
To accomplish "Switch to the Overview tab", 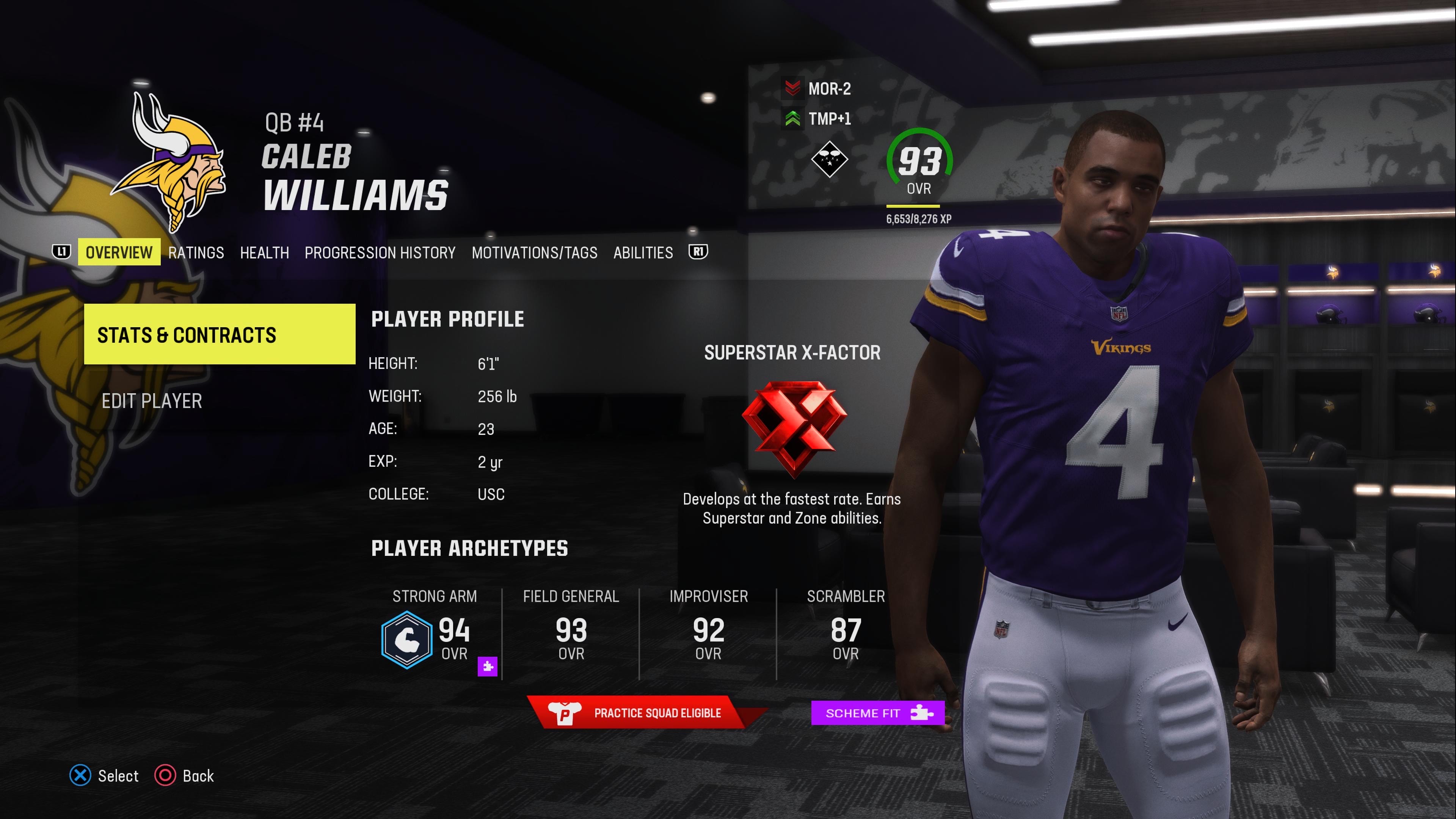I will pyautogui.click(x=119, y=252).
